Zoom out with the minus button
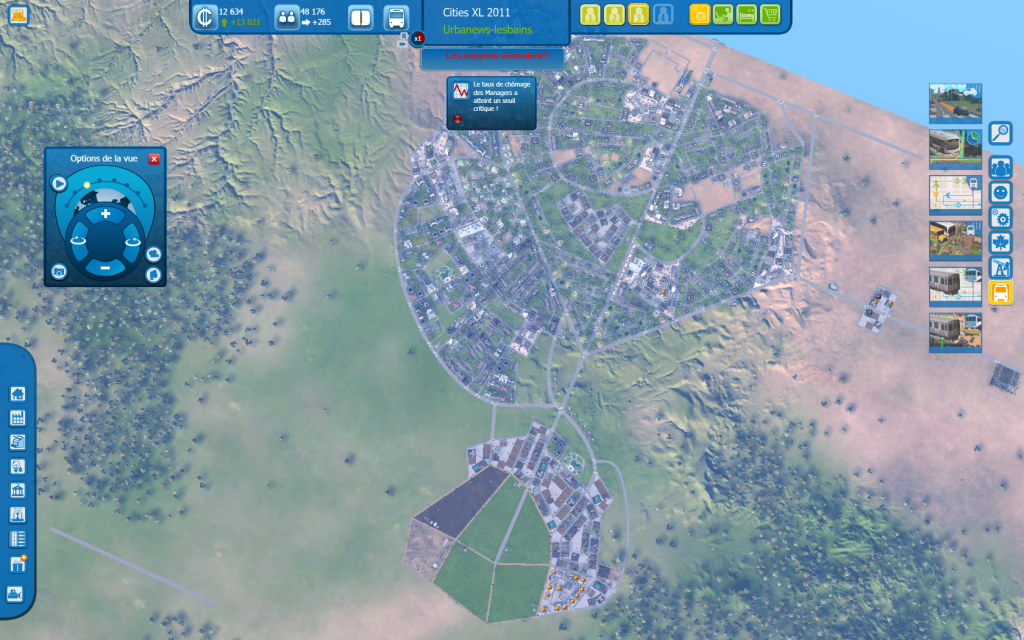Screen dimensions: 1024x640 click(x=105, y=267)
